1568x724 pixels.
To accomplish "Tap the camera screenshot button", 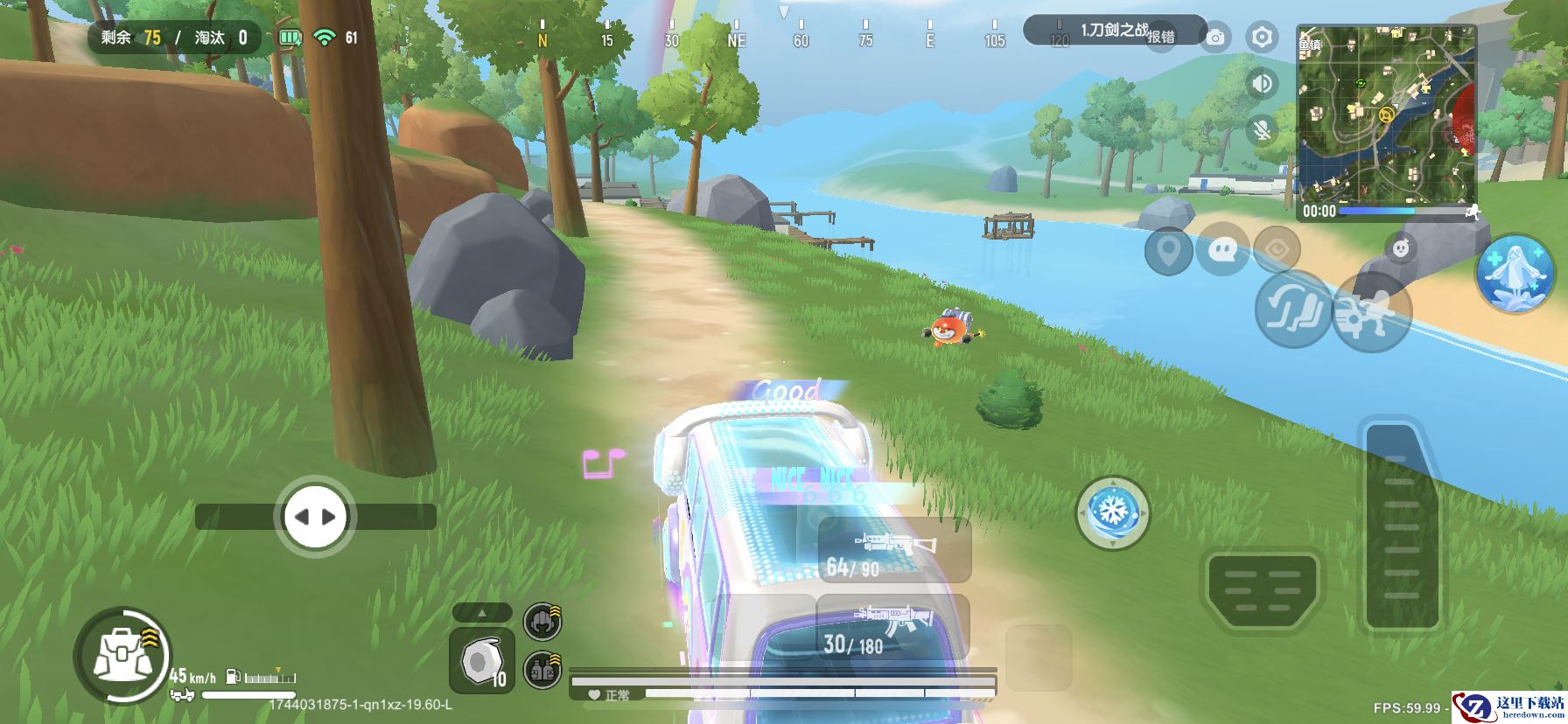I will [1214, 38].
